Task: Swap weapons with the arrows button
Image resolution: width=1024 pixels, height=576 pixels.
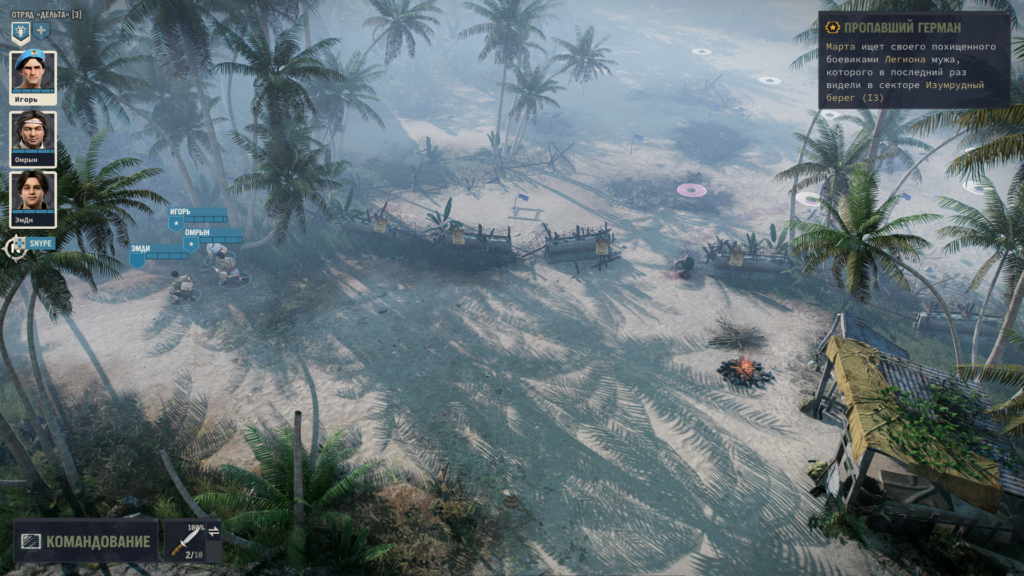Action: (213, 531)
